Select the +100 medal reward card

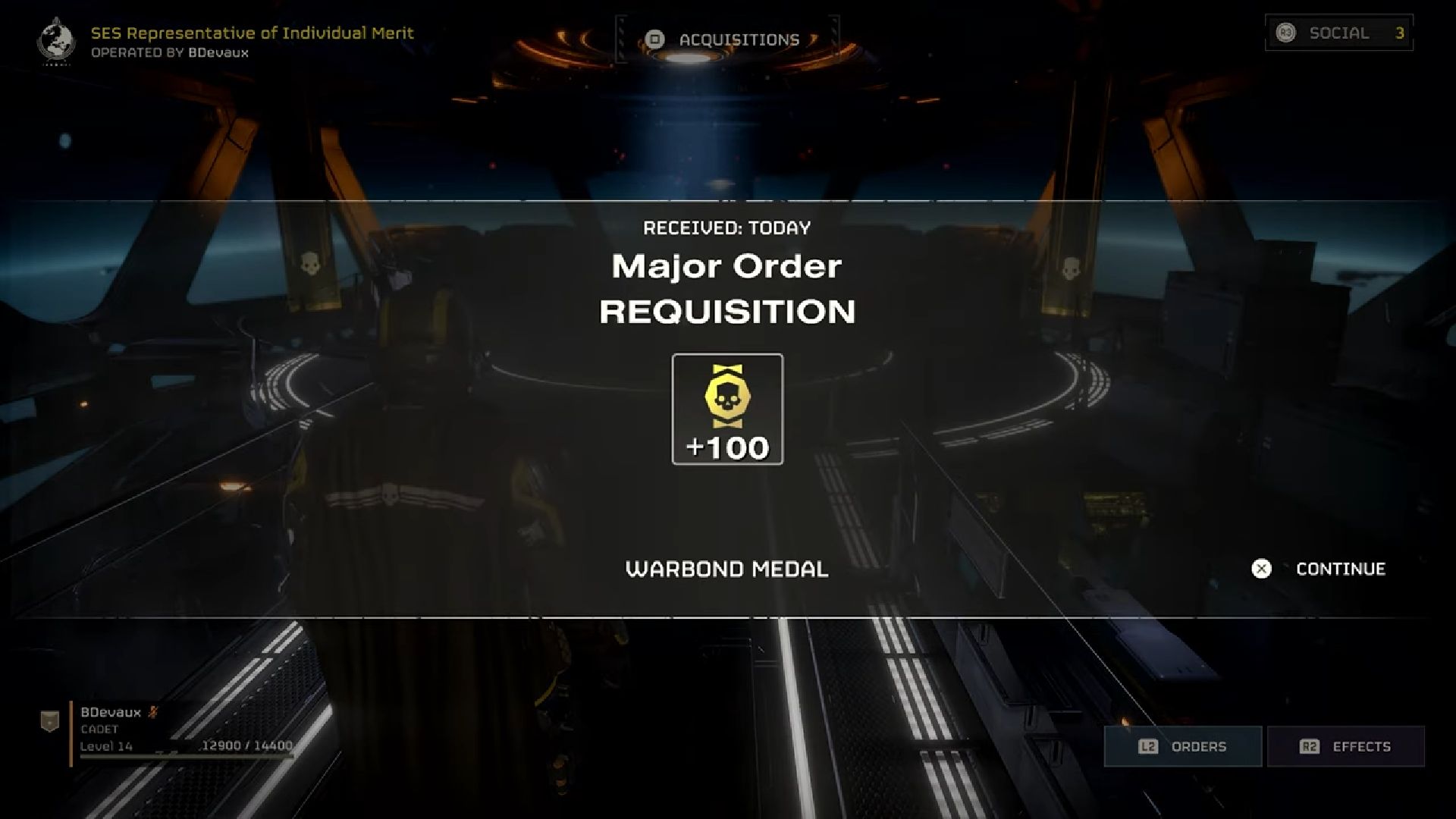726,409
